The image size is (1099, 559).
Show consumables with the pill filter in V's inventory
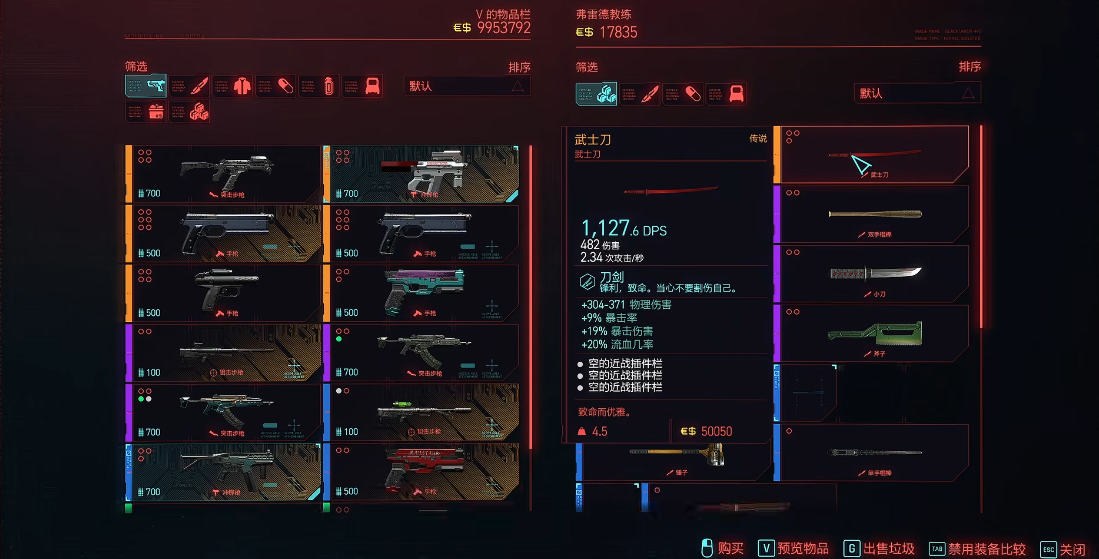[x=286, y=86]
